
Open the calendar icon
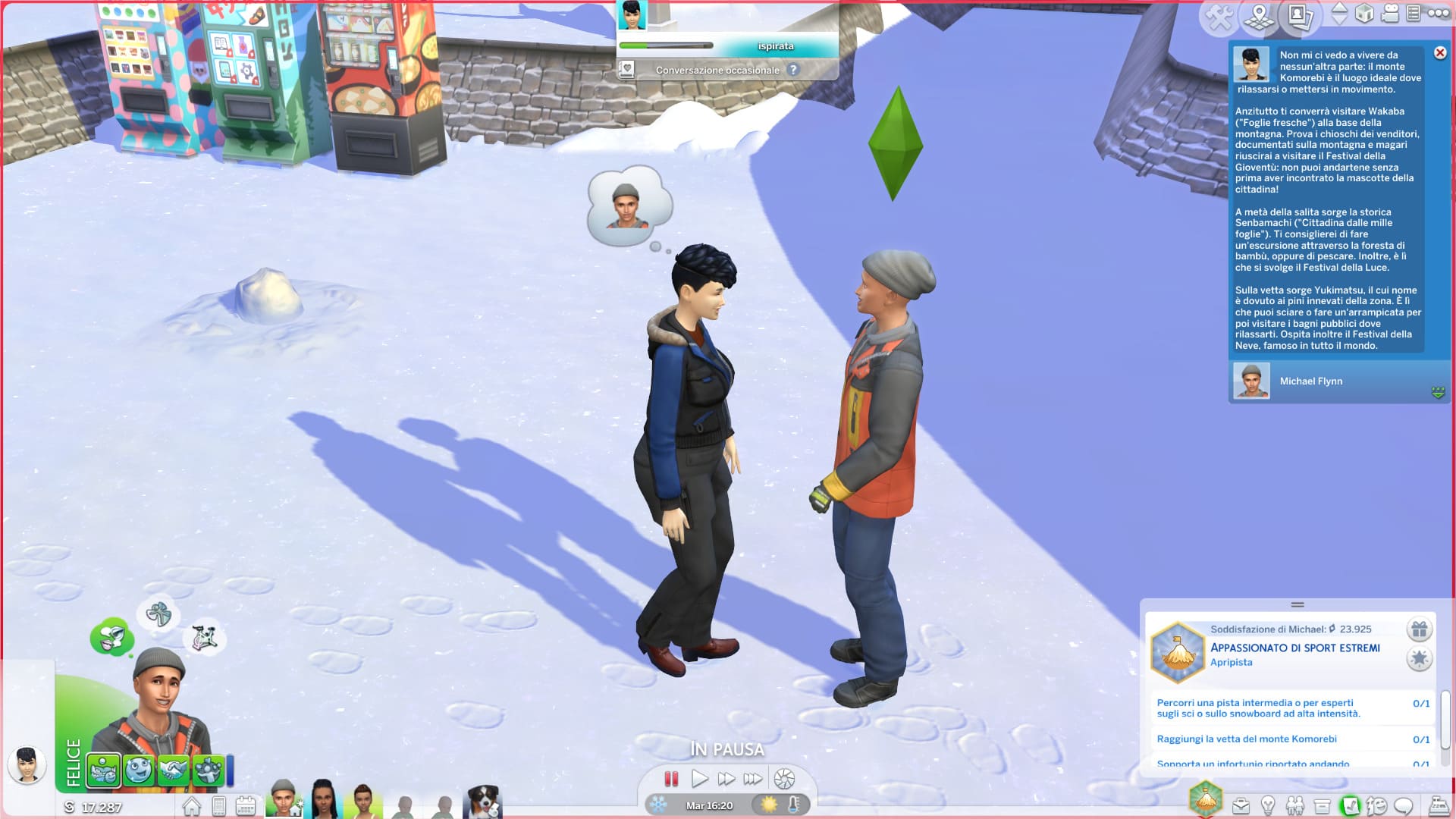[x=245, y=806]
